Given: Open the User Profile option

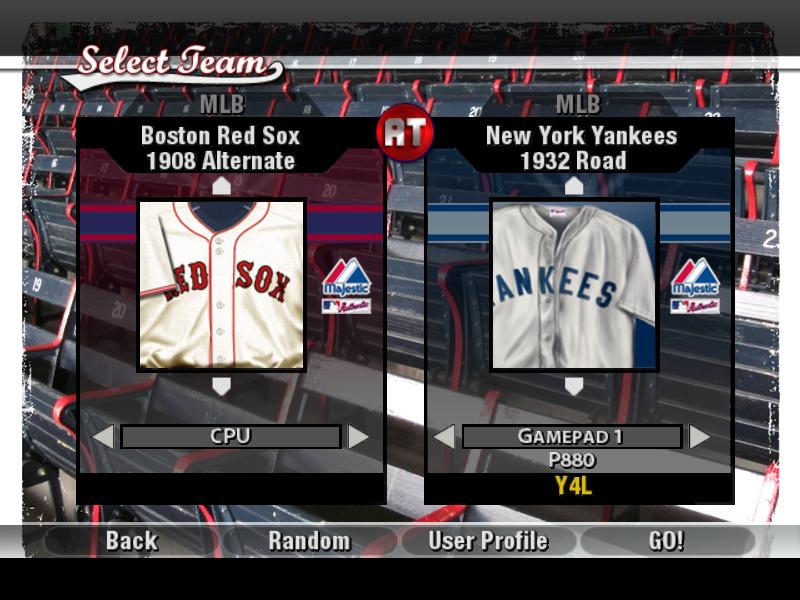Looking at the screenshot, I should click(x=488, y=541).
